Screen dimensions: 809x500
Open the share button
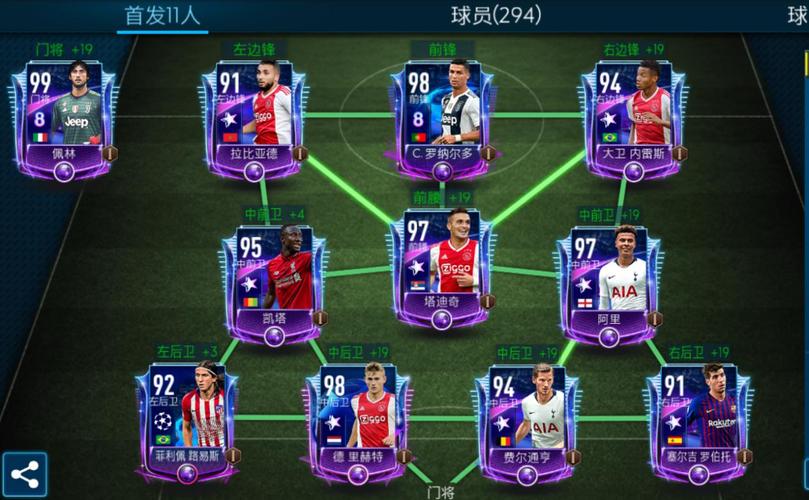click(24, 475)
